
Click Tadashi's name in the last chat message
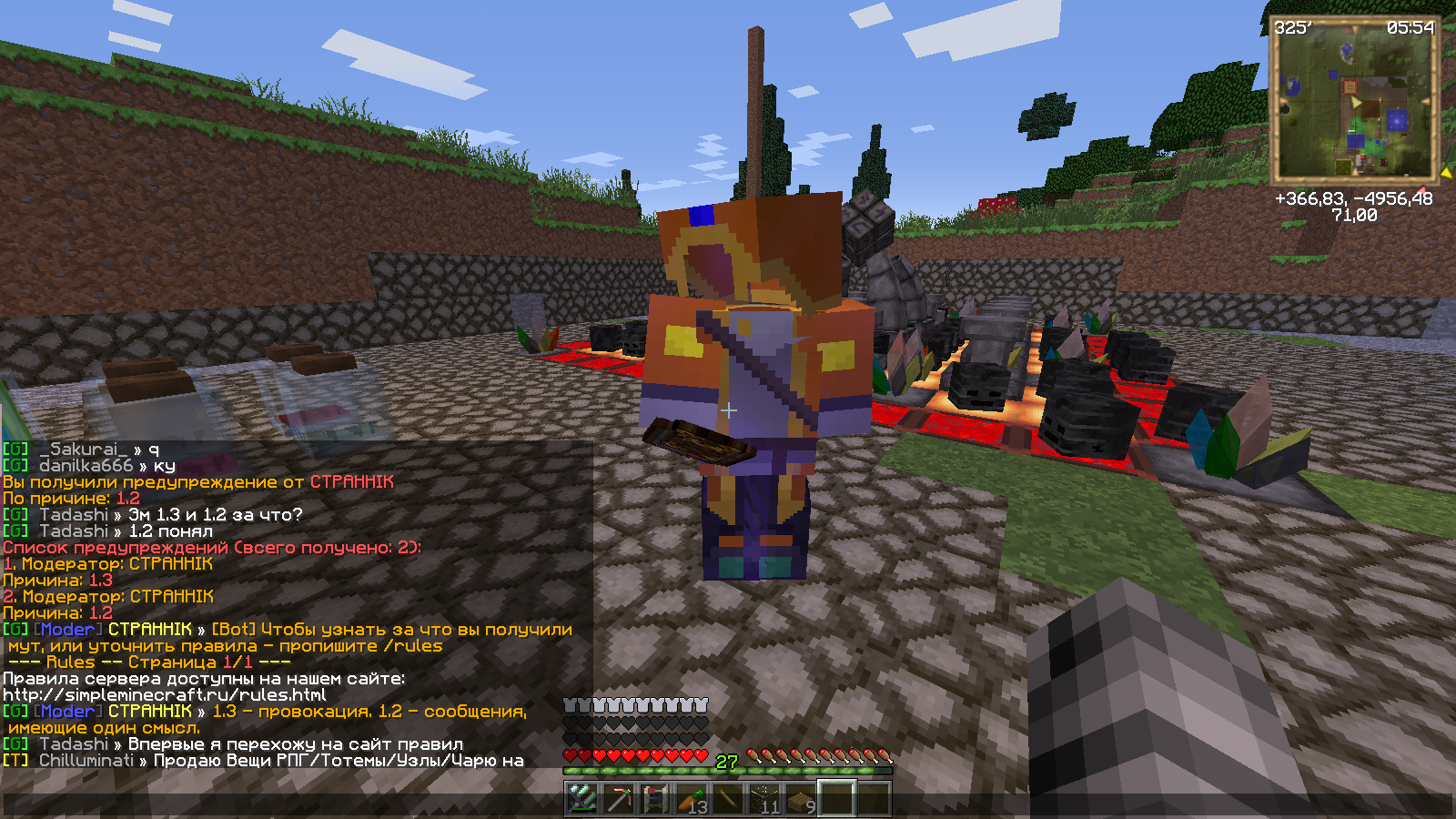73,744
